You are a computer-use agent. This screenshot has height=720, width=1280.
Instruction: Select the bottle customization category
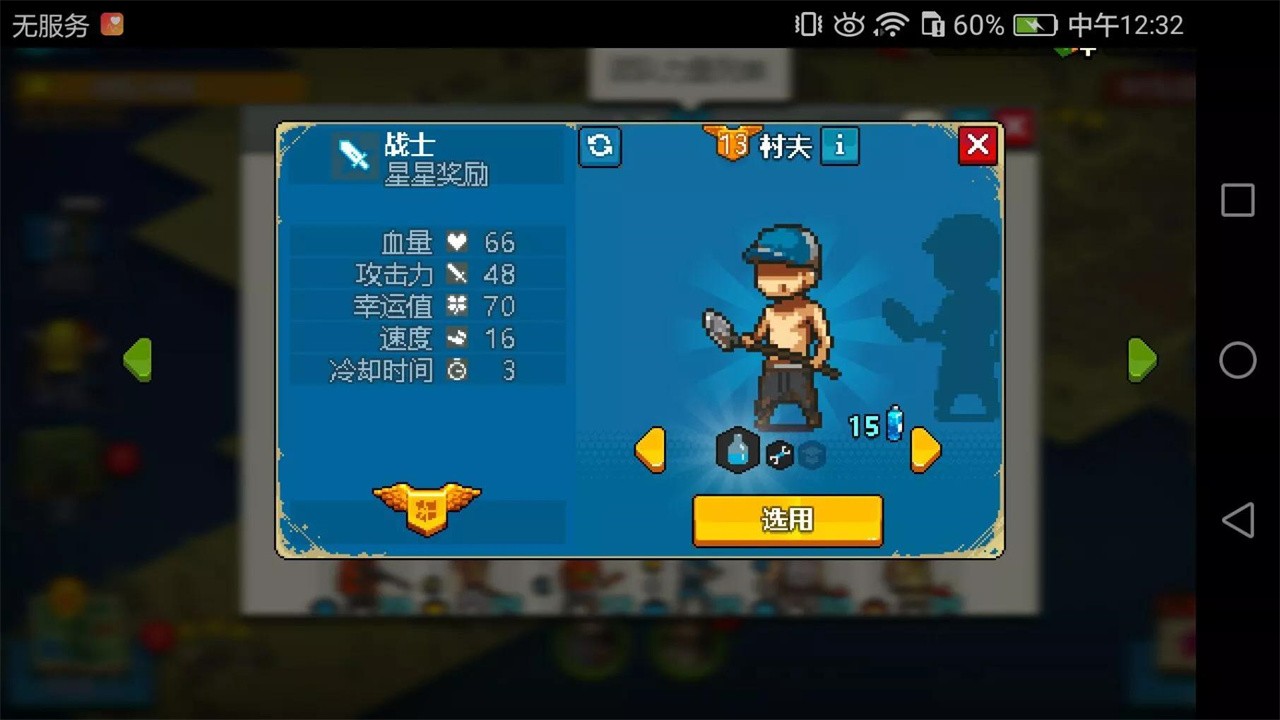coord(737,451)
